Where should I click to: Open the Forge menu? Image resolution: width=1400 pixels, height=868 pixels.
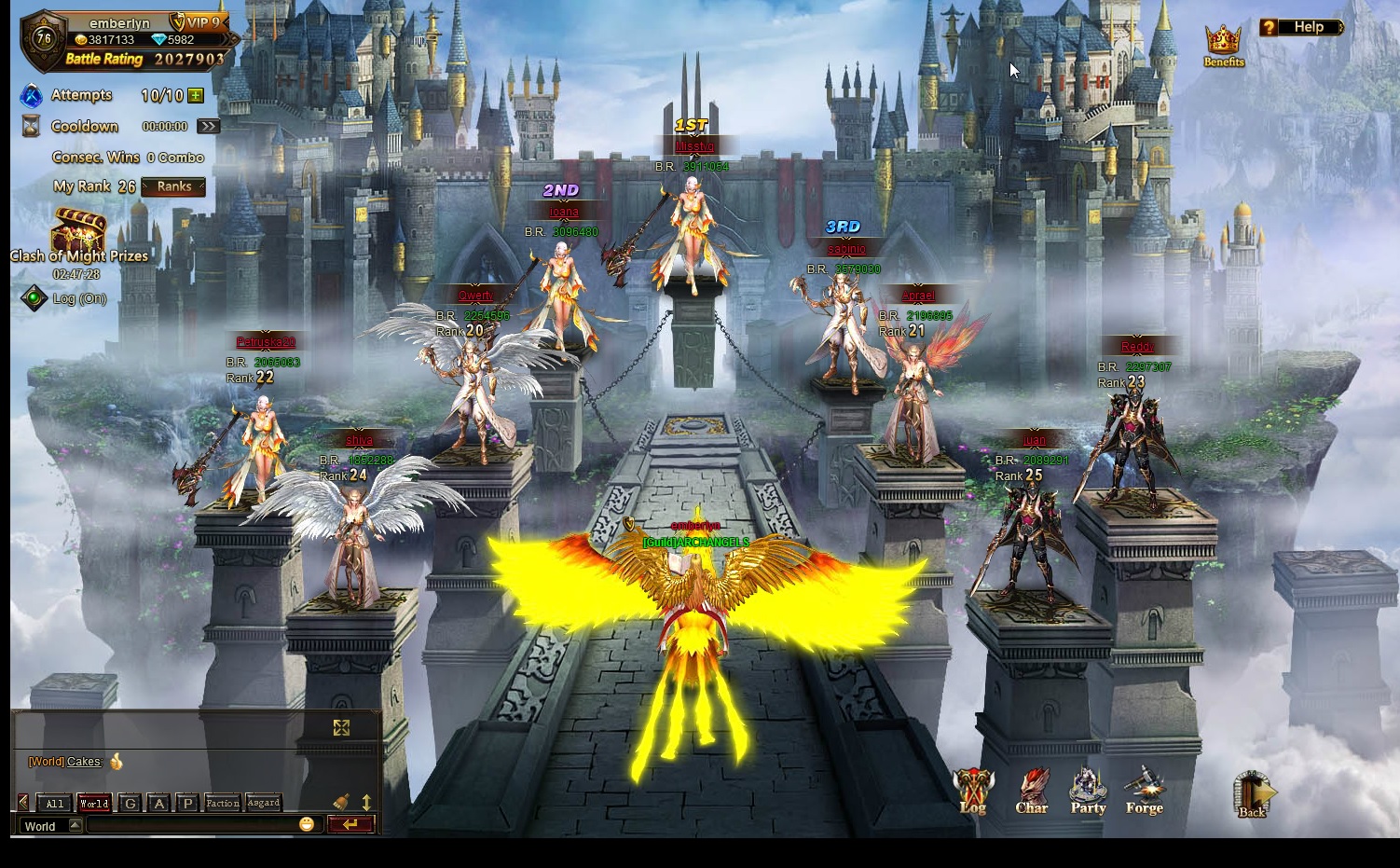pos(1144,791)
